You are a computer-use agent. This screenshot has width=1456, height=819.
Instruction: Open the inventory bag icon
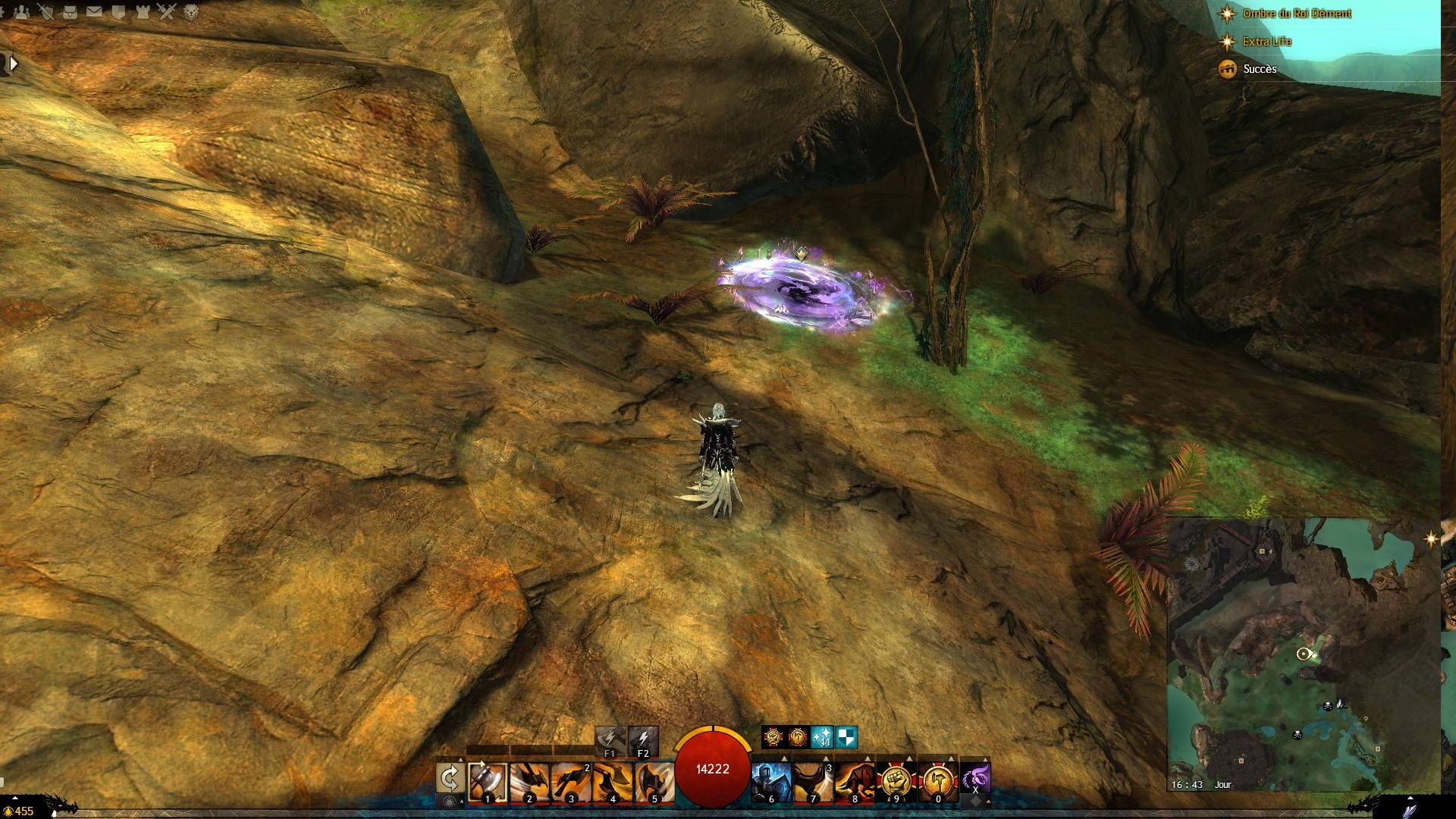[x=70, y=11]
